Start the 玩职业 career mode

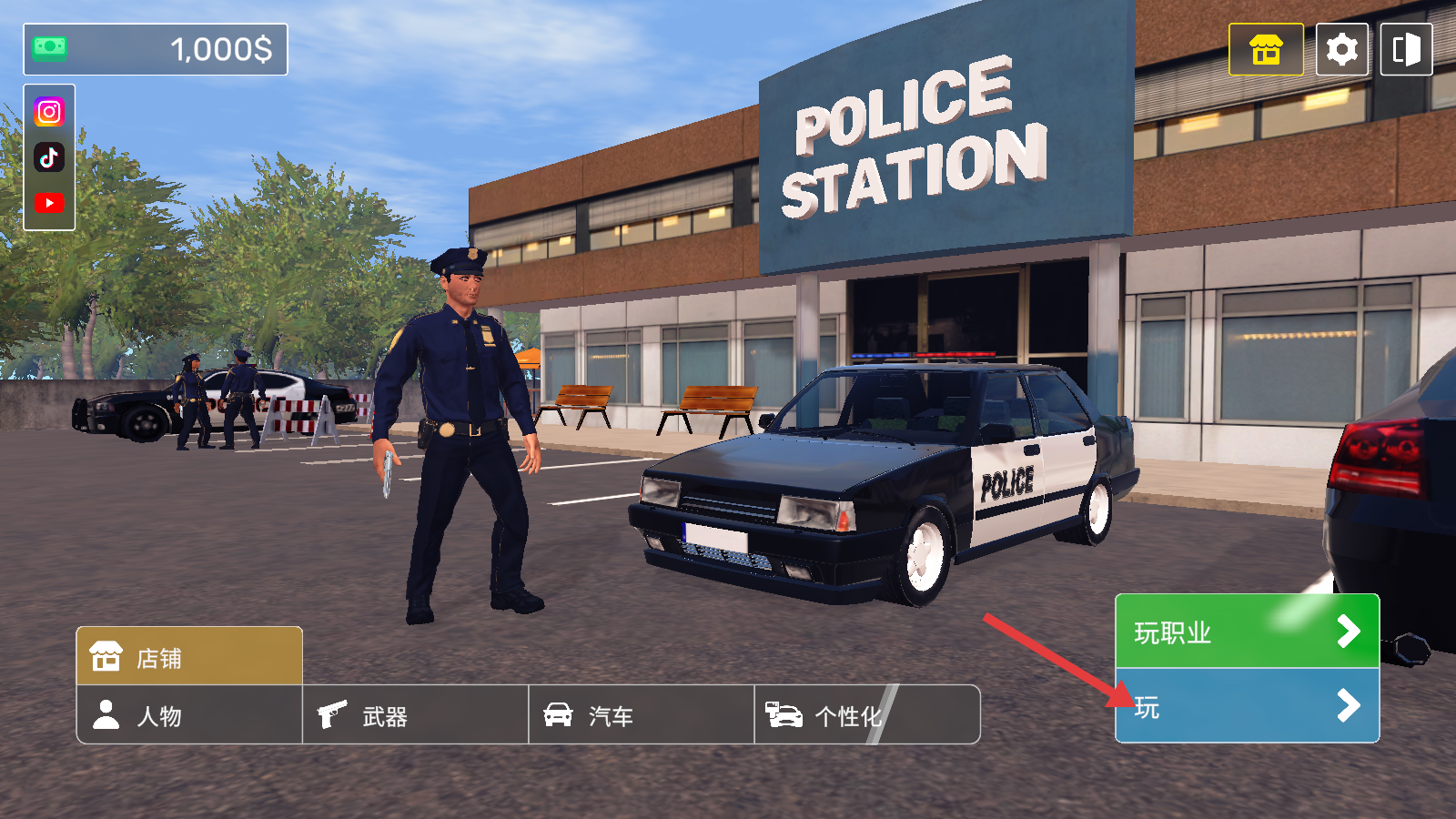(x=1247, y=632)
